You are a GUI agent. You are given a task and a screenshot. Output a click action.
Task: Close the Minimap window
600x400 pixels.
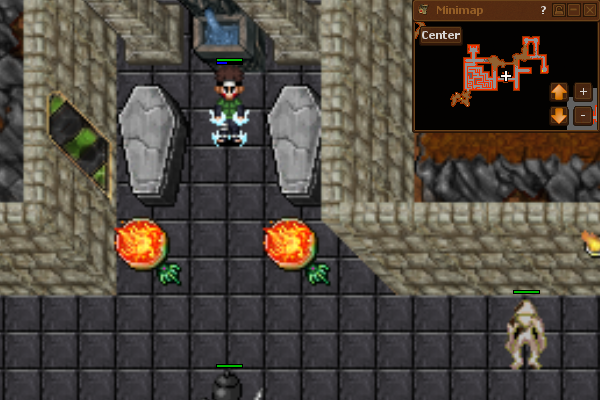click(589, 10)
